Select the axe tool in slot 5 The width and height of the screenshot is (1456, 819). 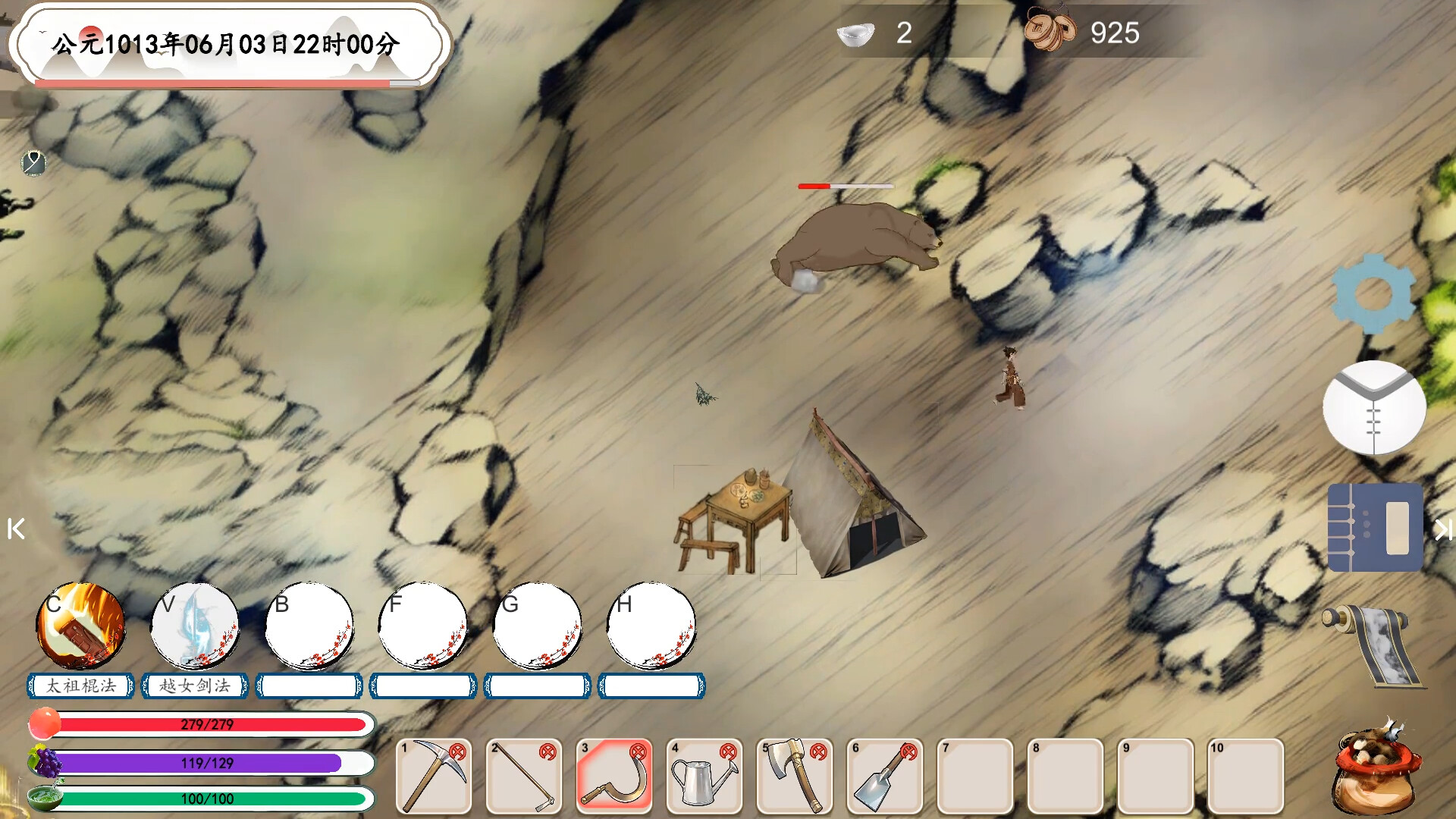[795, 776]
